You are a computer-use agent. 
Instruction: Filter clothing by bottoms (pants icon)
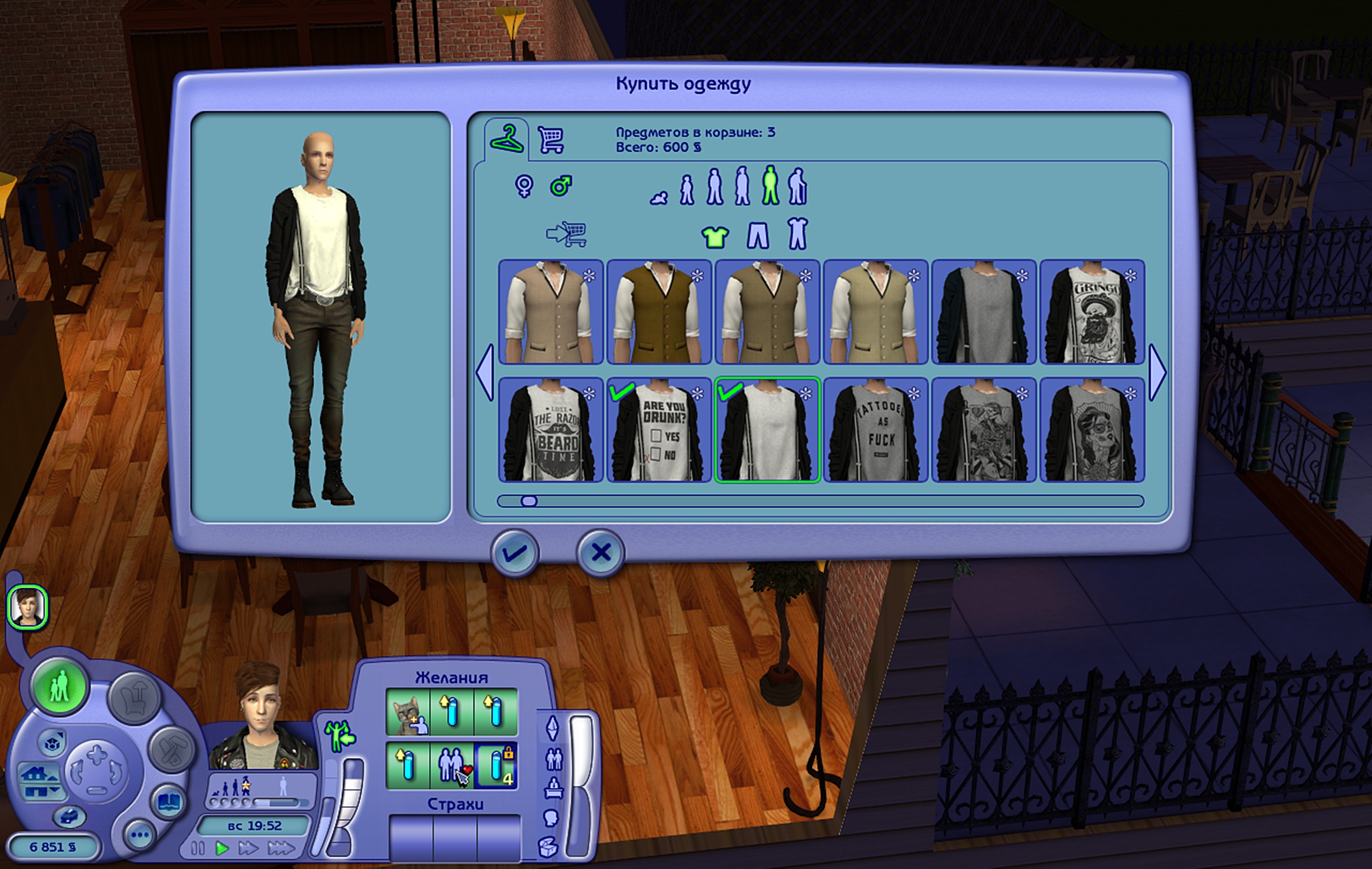click(x=758, y=235)
